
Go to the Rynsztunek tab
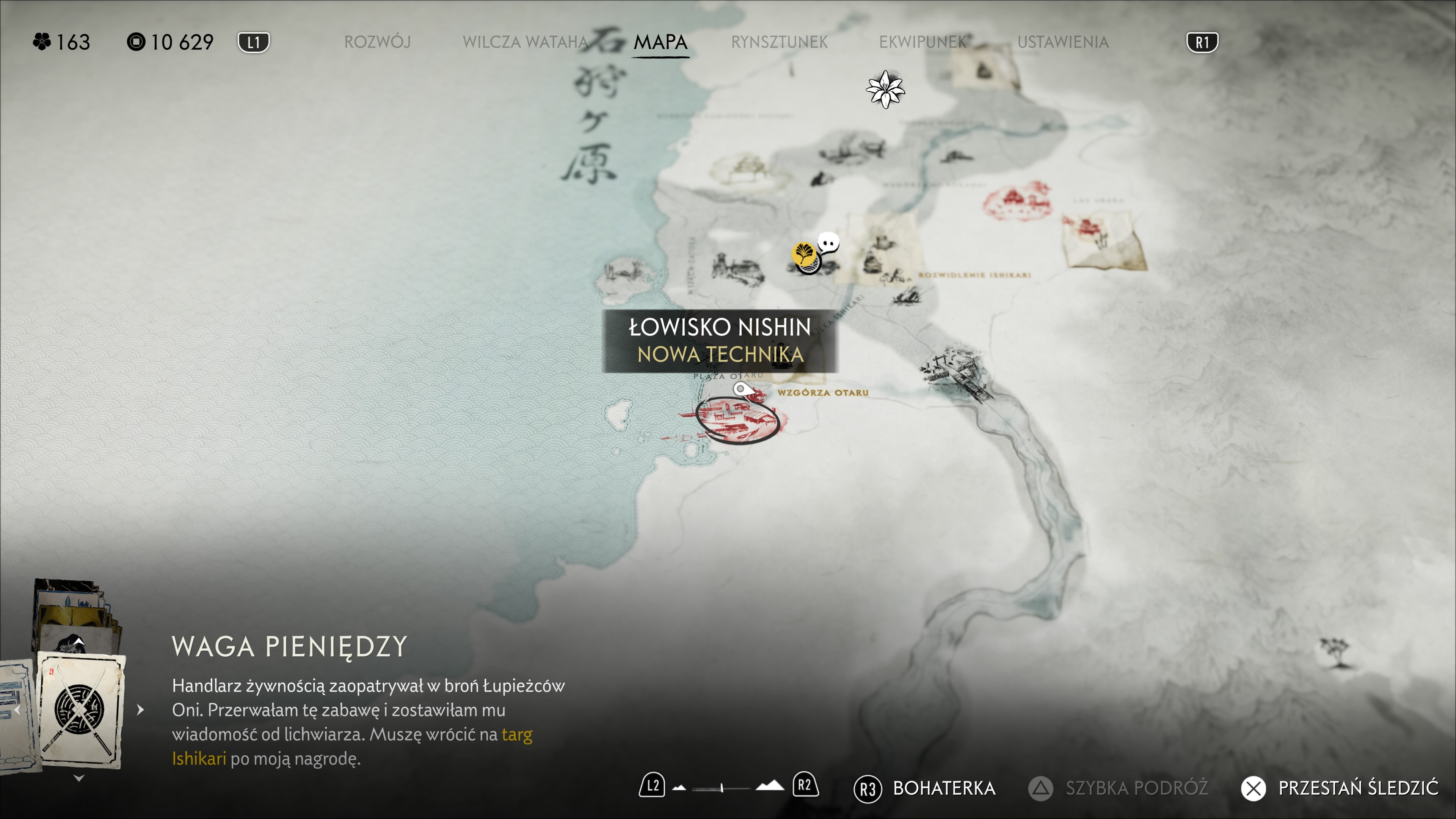click(x=779, y=42)
